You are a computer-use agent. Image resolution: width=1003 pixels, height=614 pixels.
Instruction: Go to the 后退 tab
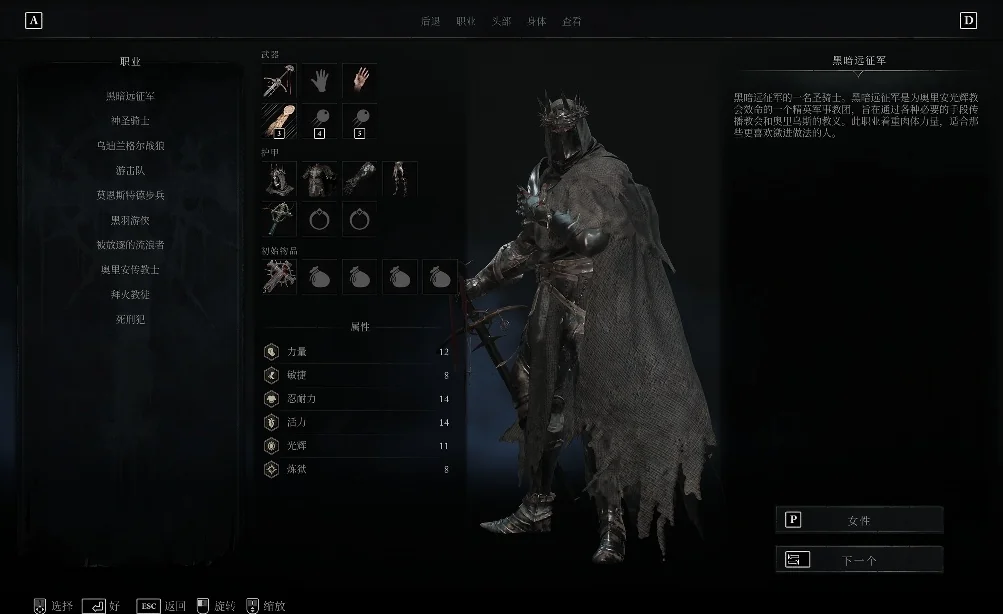pos(431,21)
